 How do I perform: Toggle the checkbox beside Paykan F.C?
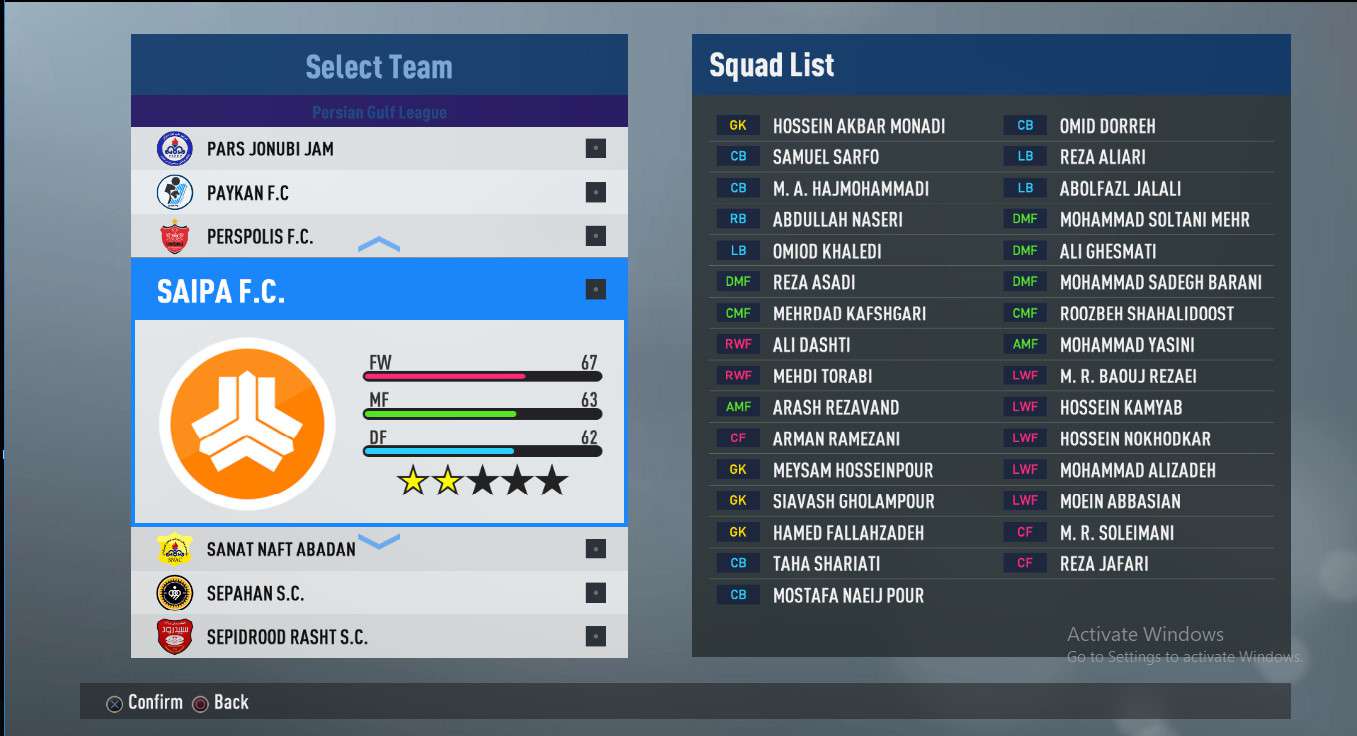pyautogui.click(x=595, y=193)
